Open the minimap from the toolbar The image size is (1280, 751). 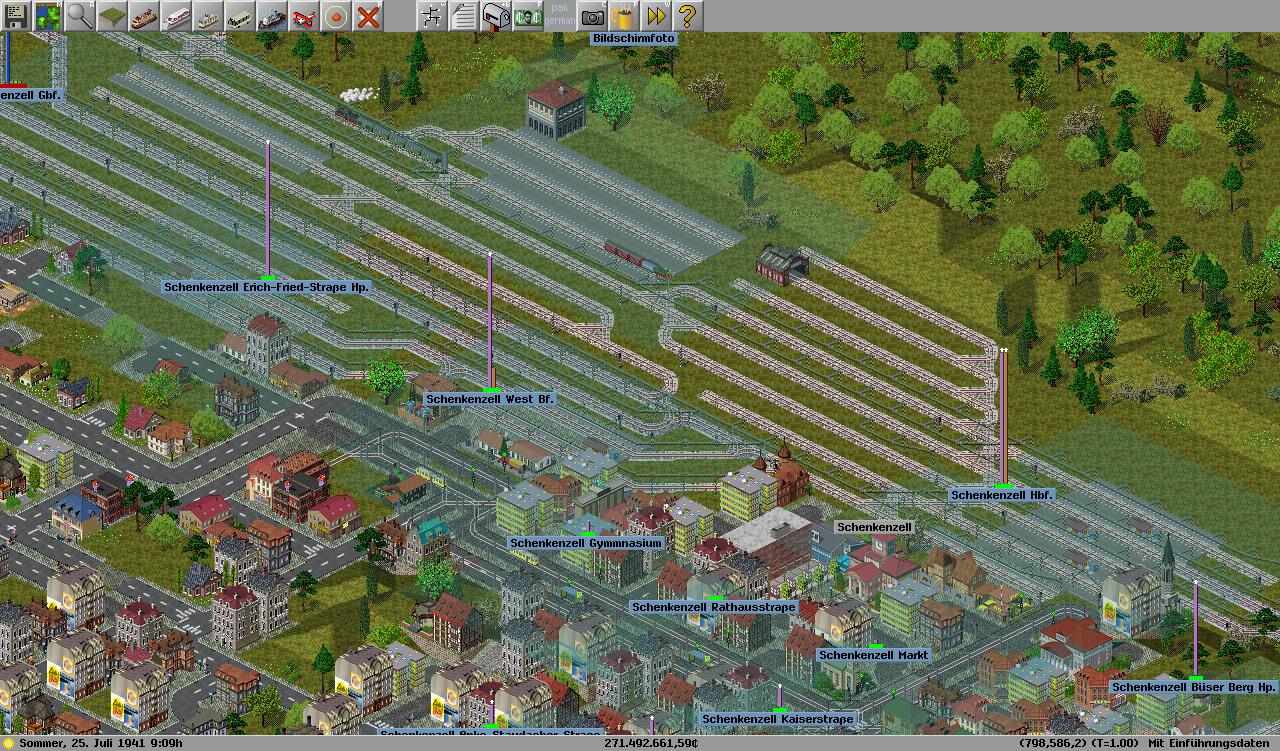[48, 16]
